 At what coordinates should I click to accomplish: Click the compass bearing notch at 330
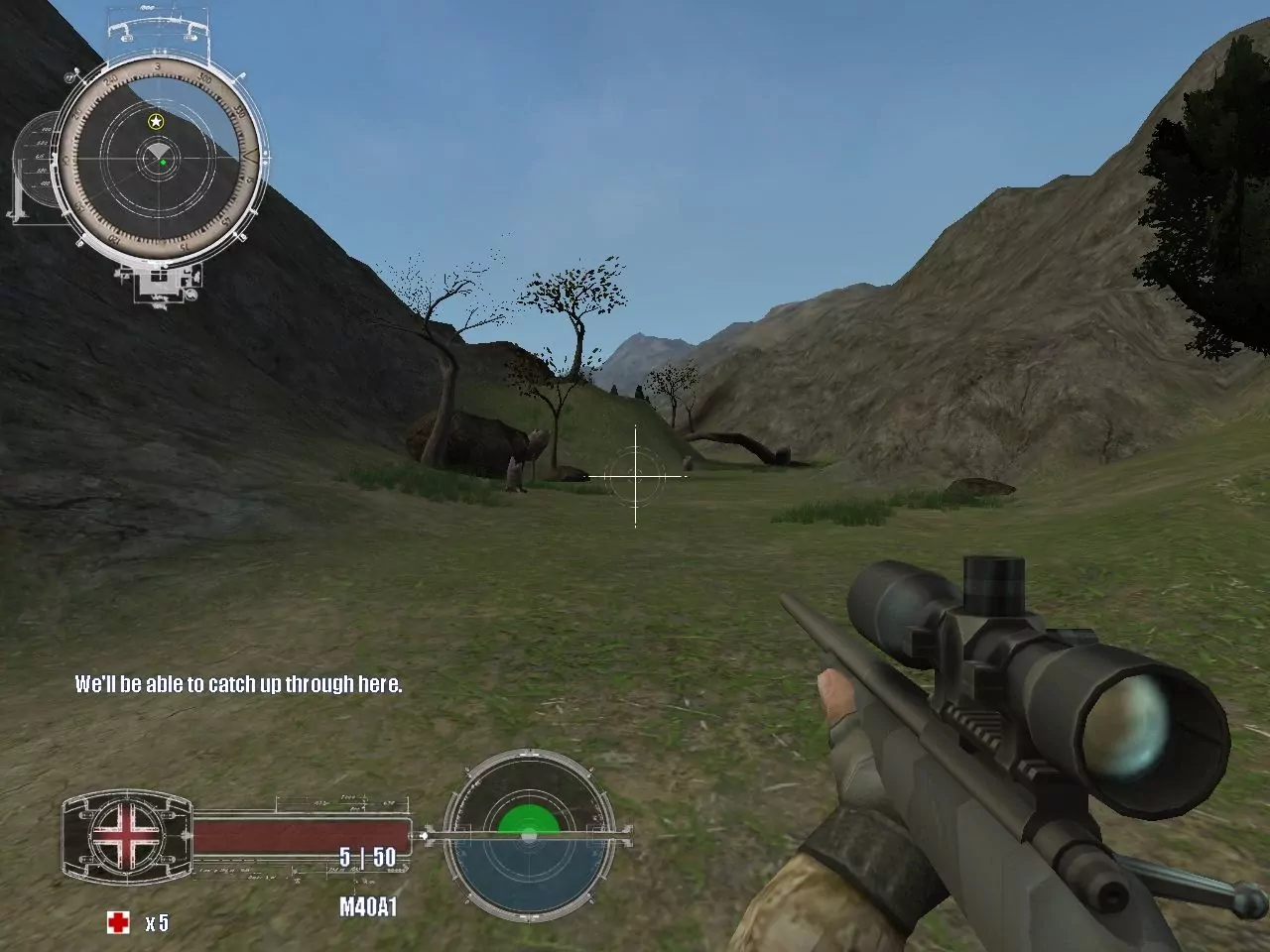point(240,113)
